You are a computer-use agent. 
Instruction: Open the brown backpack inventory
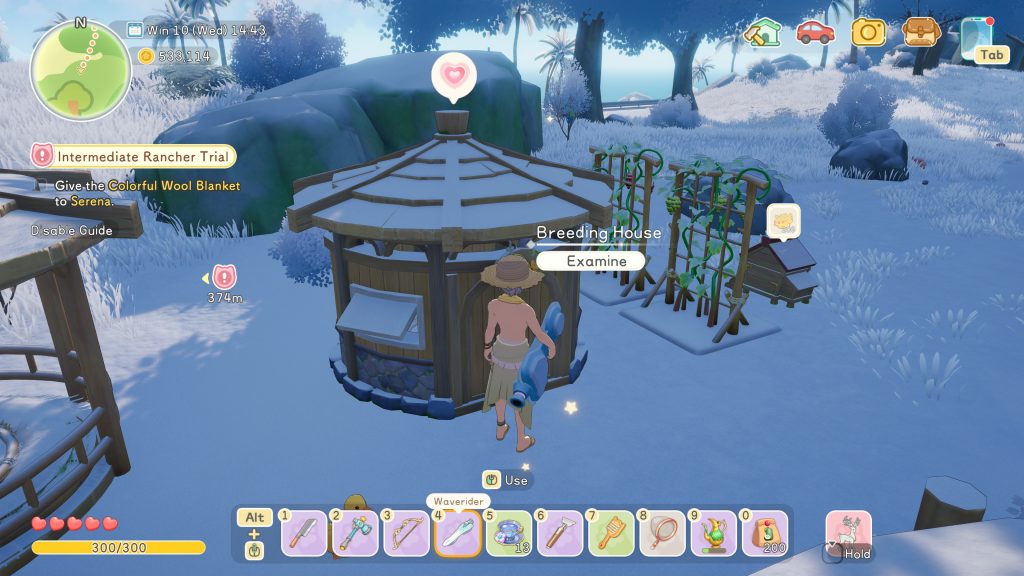(x=921, y=32)
